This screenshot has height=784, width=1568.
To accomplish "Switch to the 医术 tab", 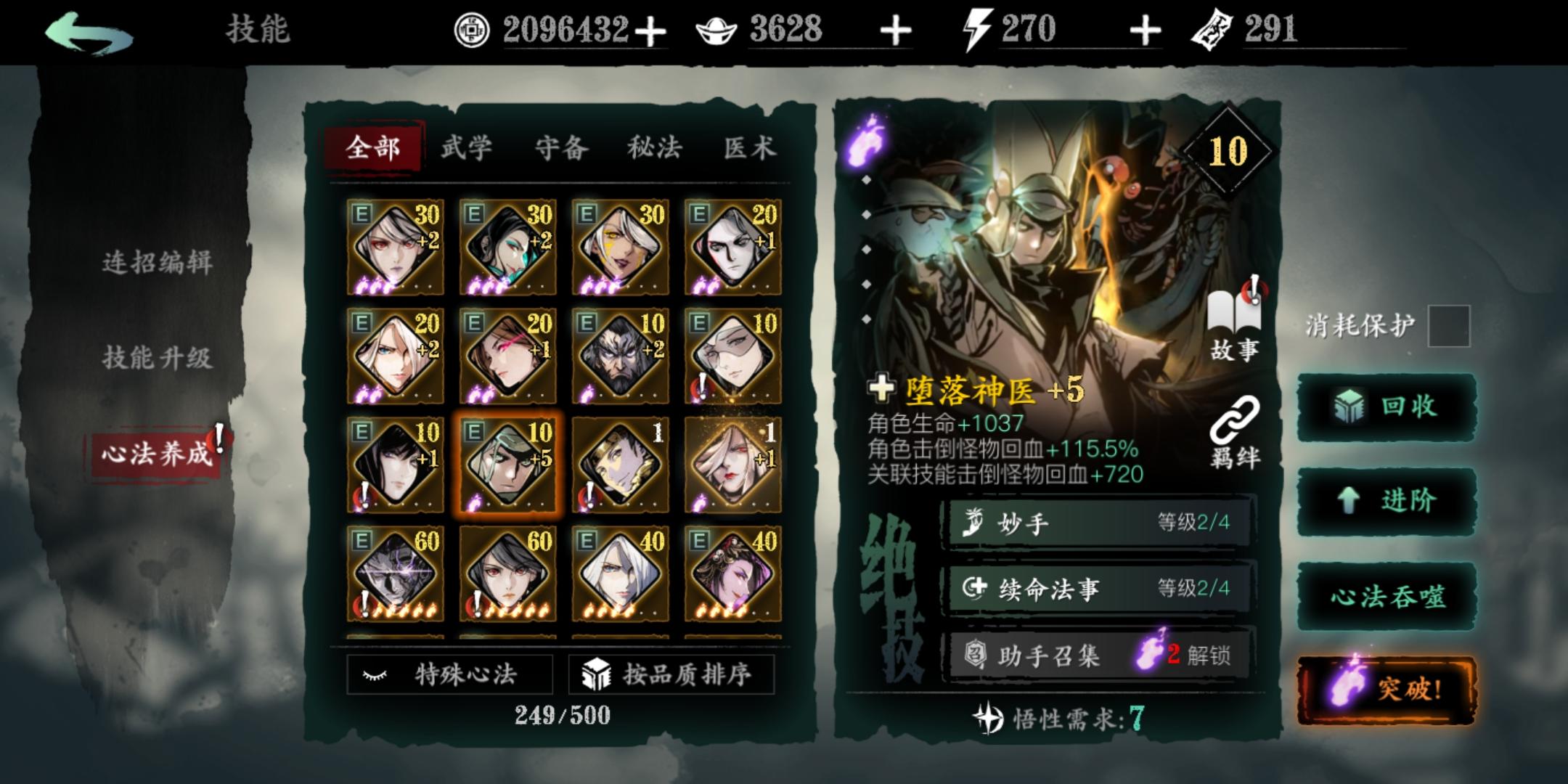I will [x=749, y=147].
